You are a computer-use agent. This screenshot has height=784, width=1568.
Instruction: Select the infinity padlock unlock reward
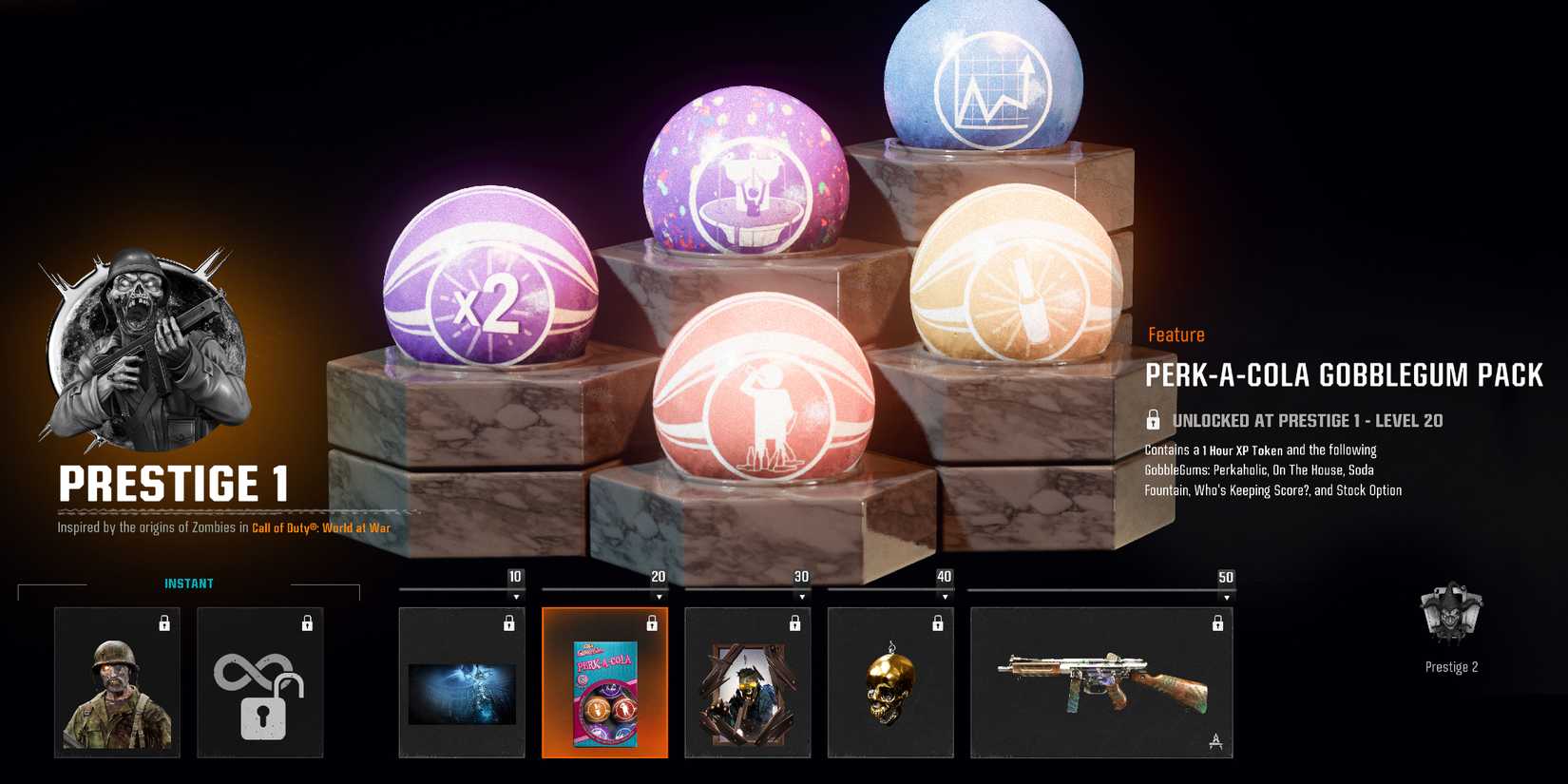point(259,682)
